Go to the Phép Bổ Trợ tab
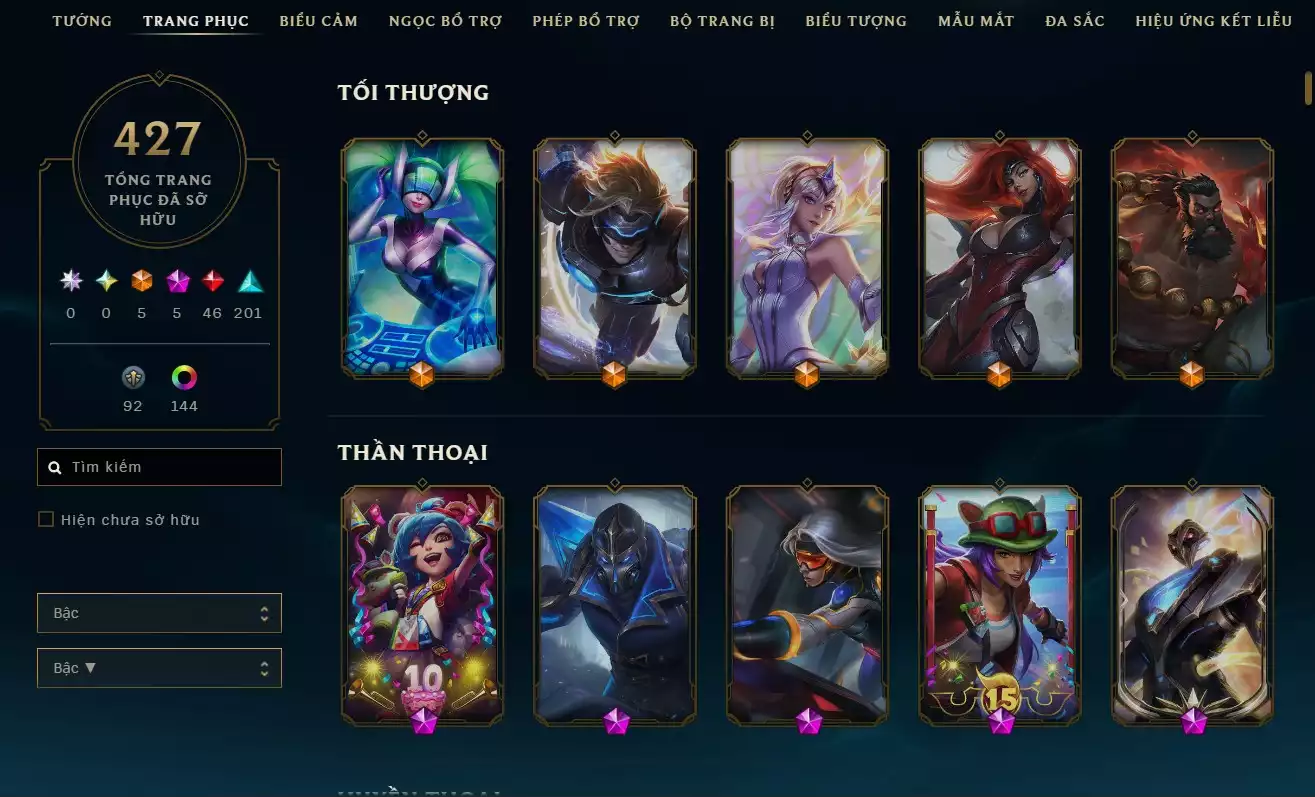Screen dimensions: 1315x797 (586, 21)
